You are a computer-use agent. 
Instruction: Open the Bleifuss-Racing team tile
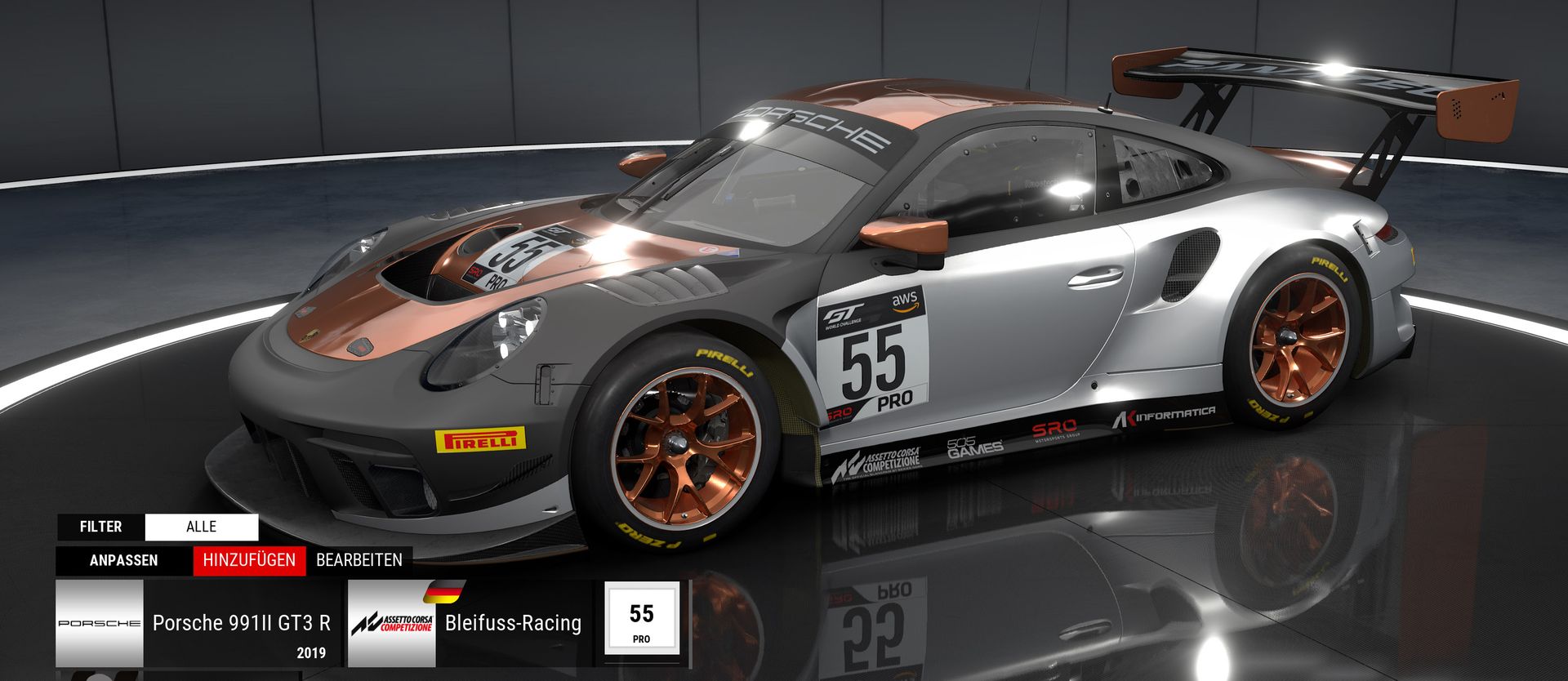[470, 624]
